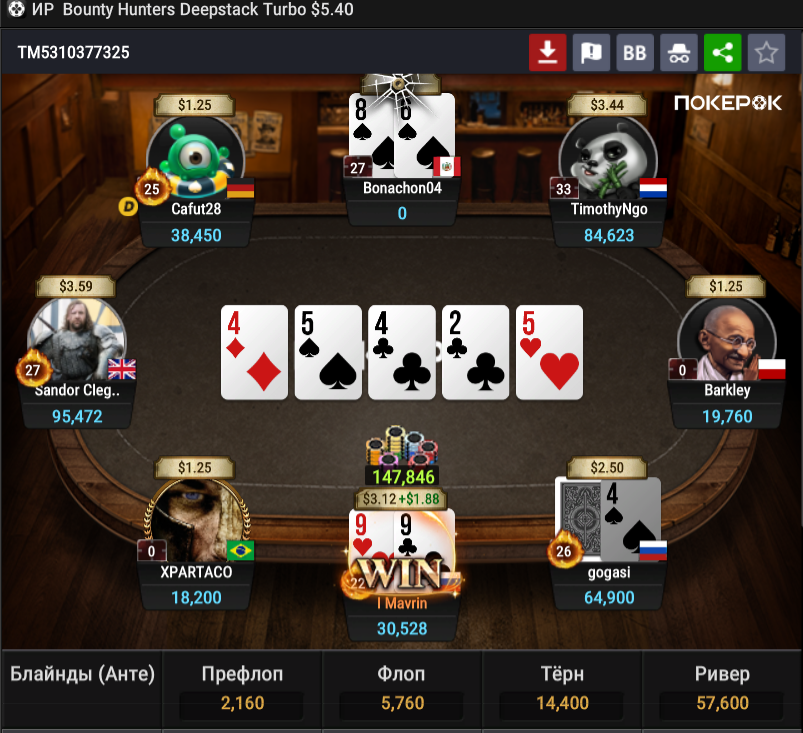Click Sandor Clegane's knight avatar
This screenshot has height=733, width=803.
point(77,338)
